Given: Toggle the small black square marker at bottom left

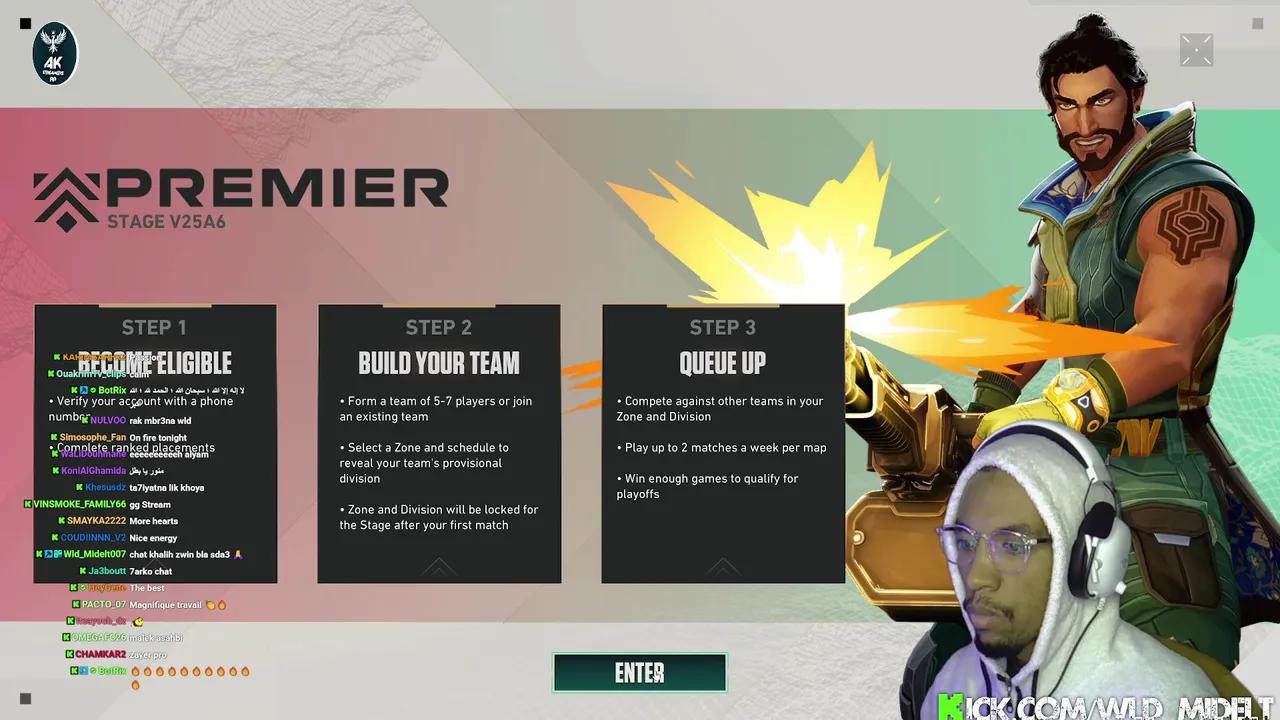Looking at the screenshot, I should (25, 698).
